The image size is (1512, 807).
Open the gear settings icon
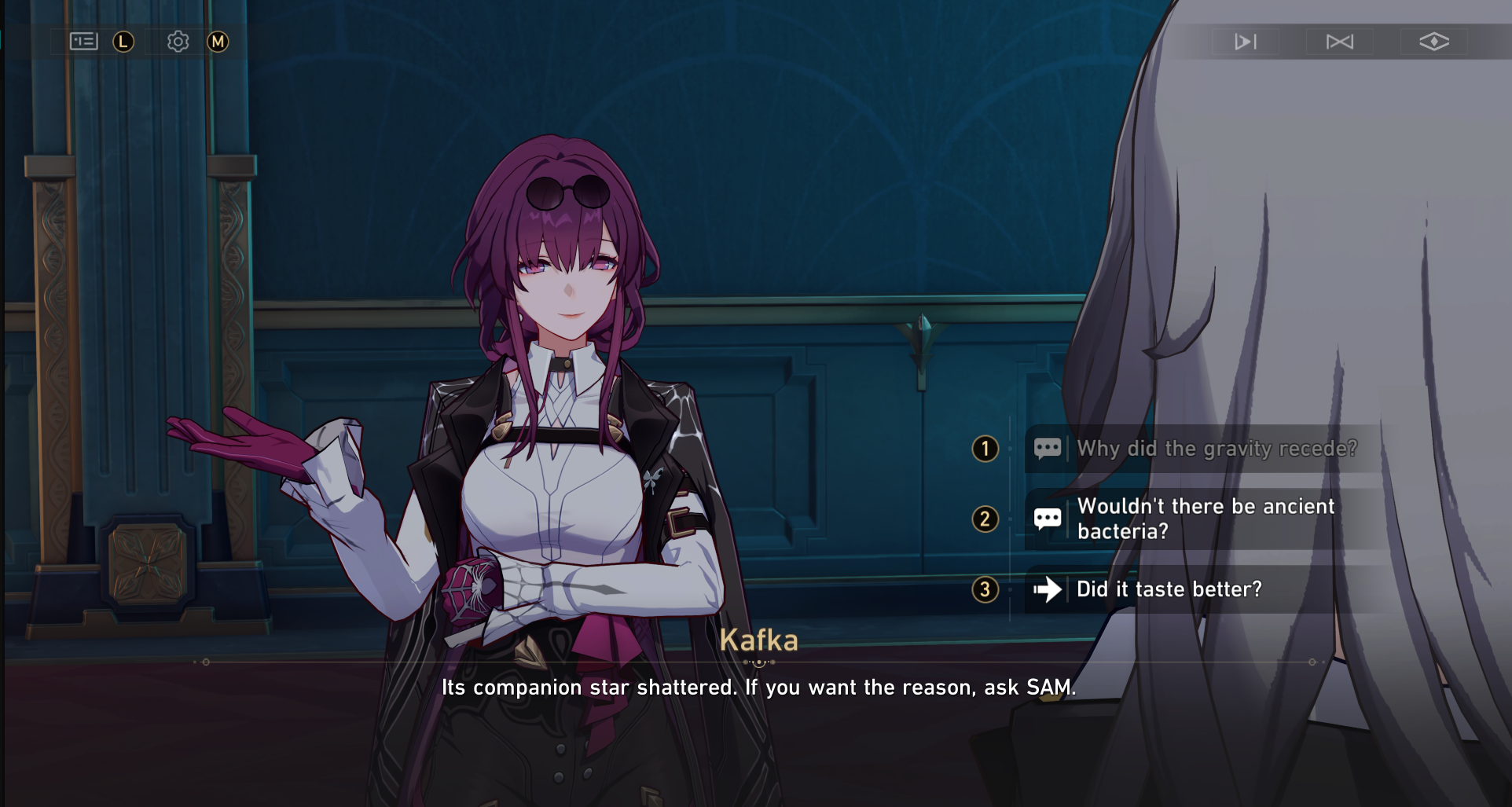tap(178, 42)
